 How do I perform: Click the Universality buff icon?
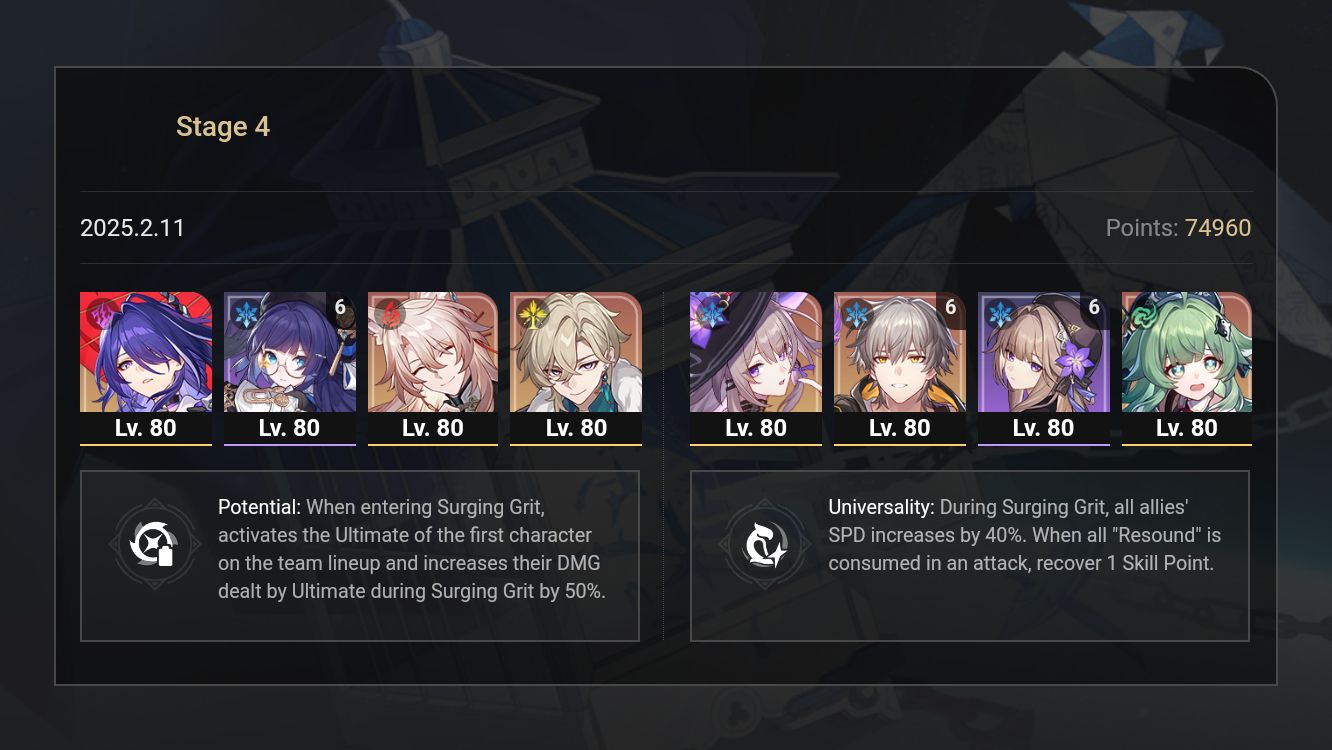pyautogui.click(x=765, y=544)
